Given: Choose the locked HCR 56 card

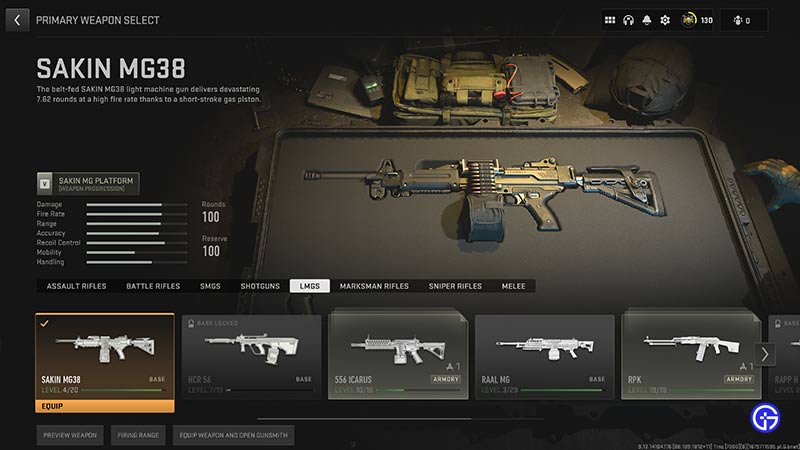Looking at the screenshot, I should click(251, 356).
